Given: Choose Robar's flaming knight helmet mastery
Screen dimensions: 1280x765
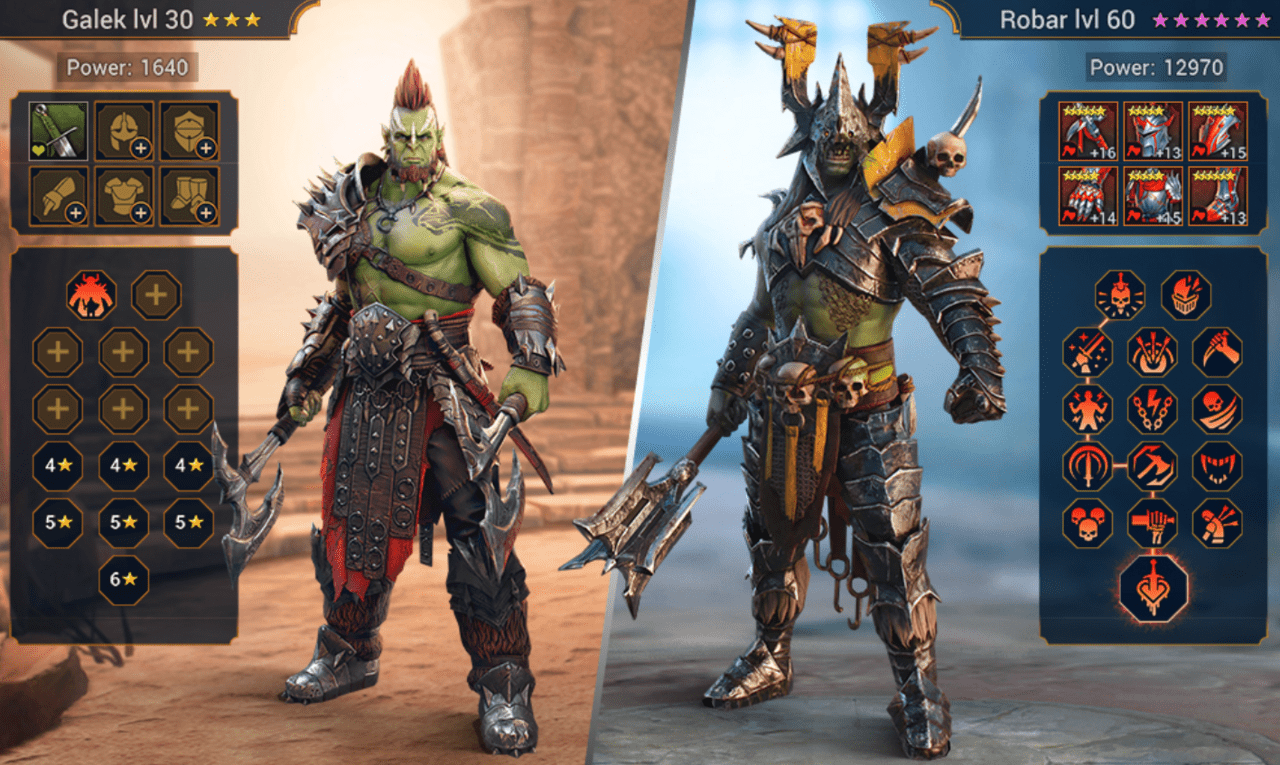Looking at the screenshot, I should [x=1186, y=295].
